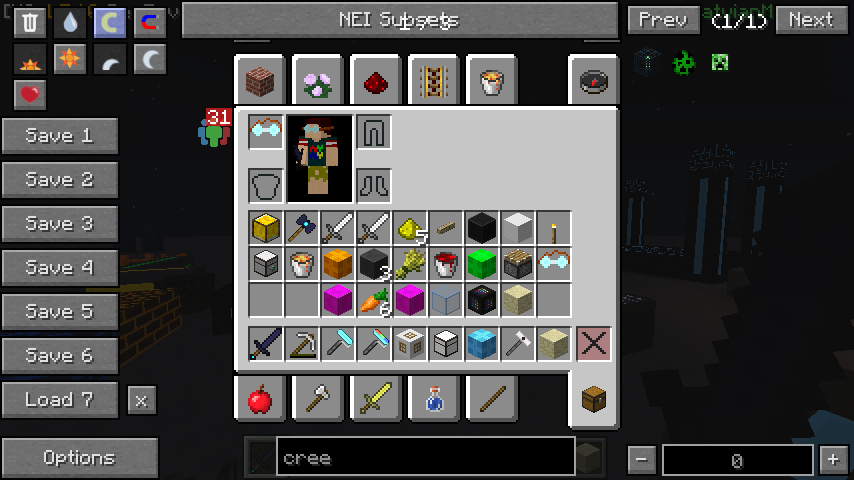Click the Save 1 button
This screenshot has width=854, height=480.
60,136
